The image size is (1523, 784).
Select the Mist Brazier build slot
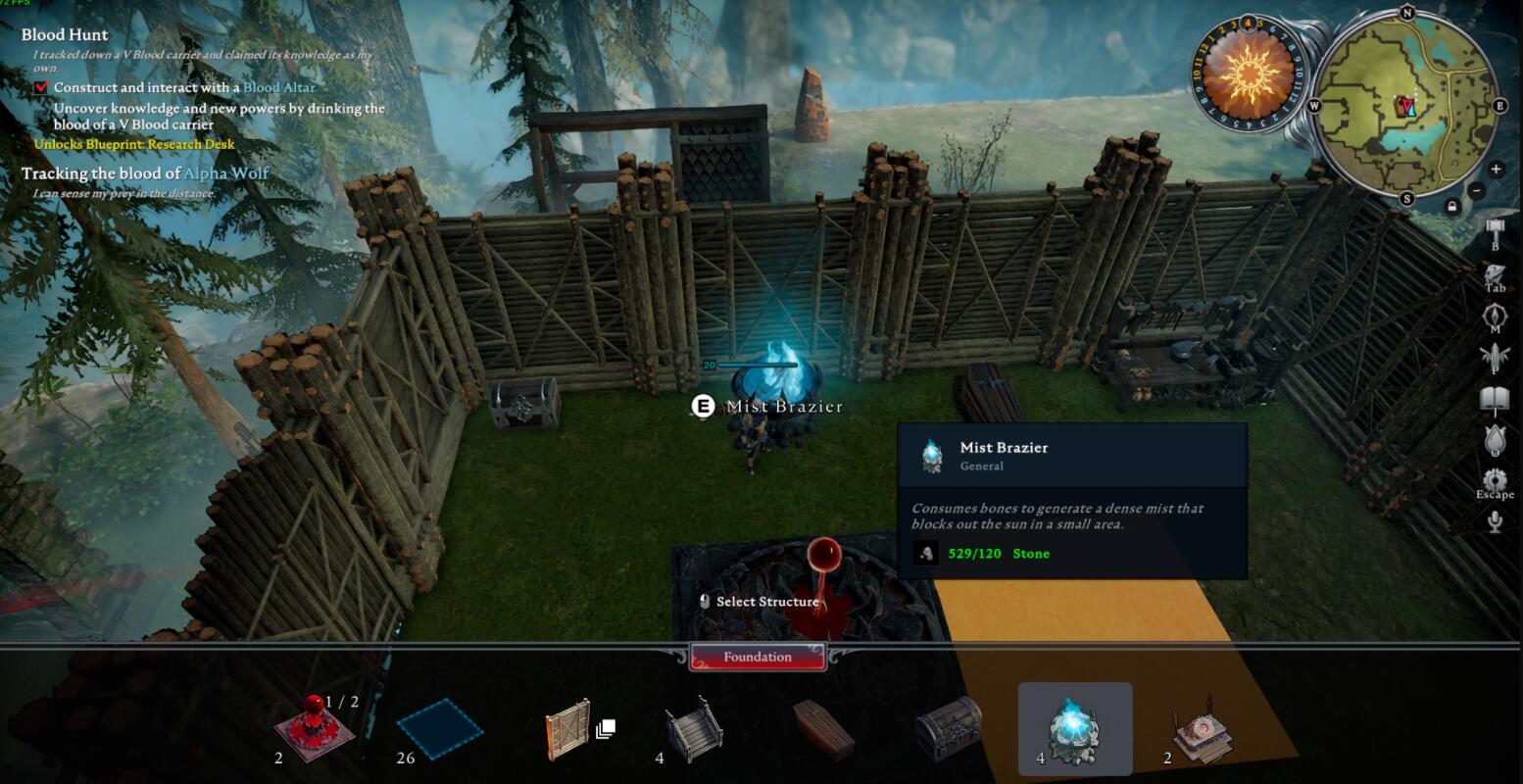1074,729
